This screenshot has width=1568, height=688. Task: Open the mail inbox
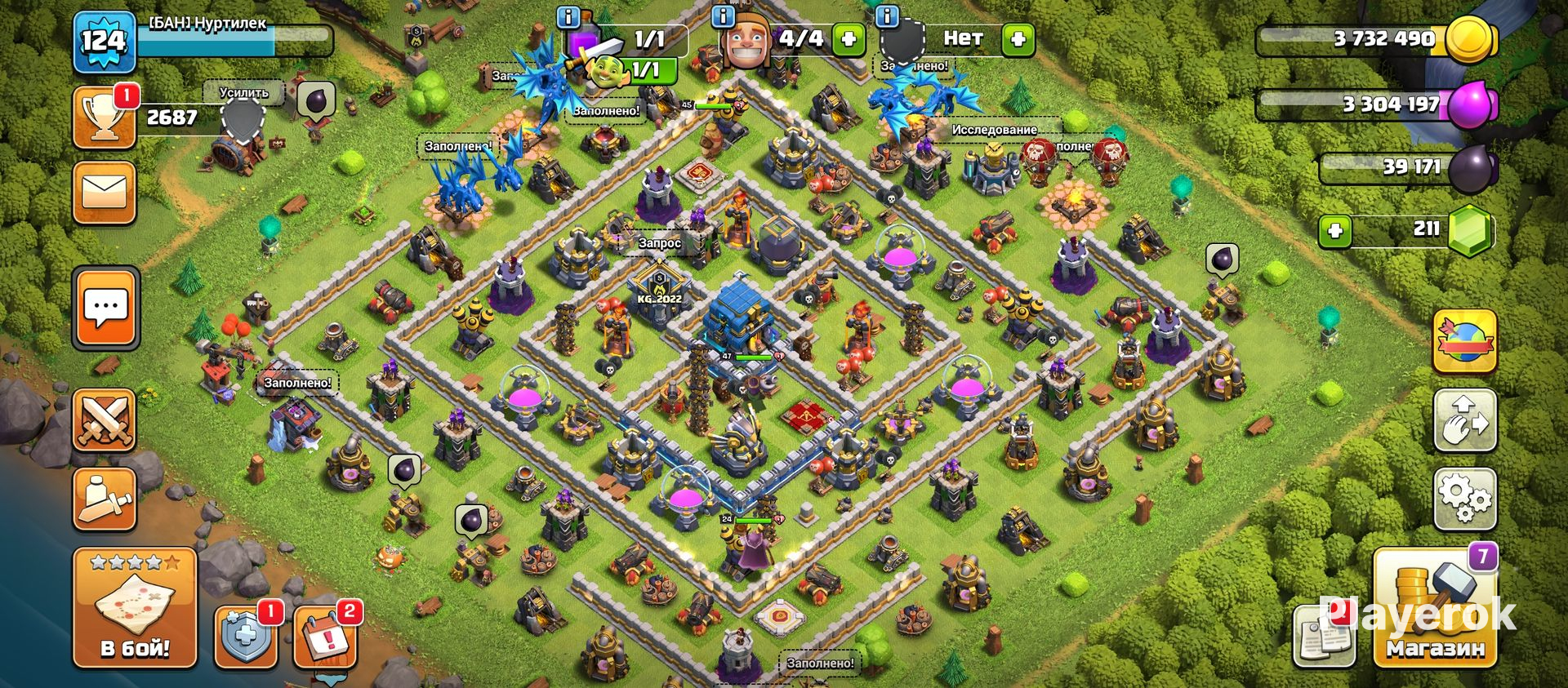click(x=104, y=193)
